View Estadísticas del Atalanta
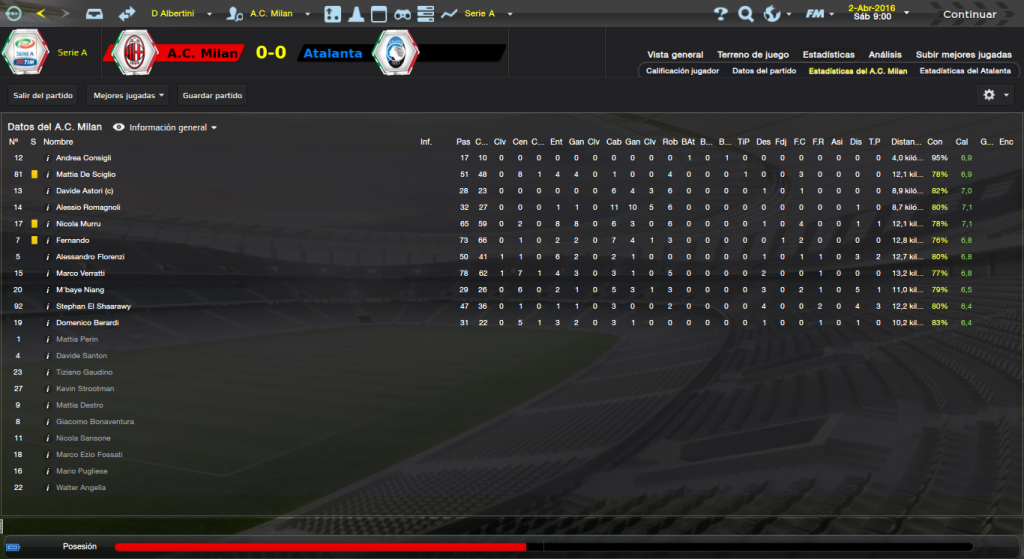The image size is (1024, 559). 965,71
